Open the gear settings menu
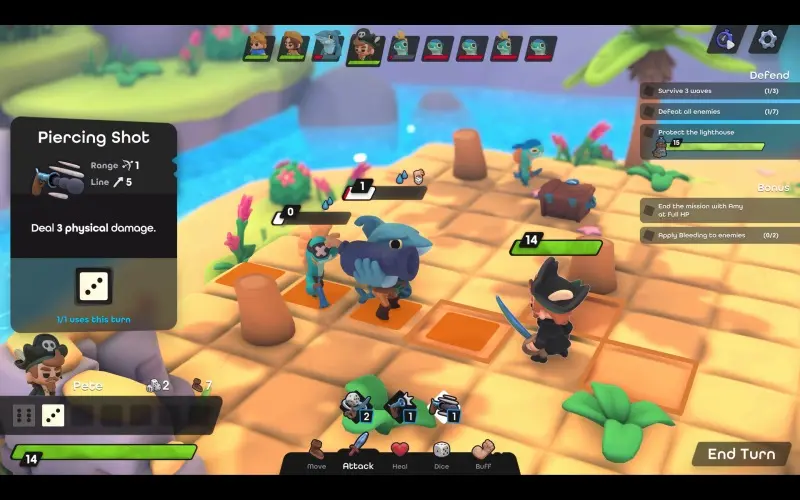The image size is (800, 500). coord(768,39)
